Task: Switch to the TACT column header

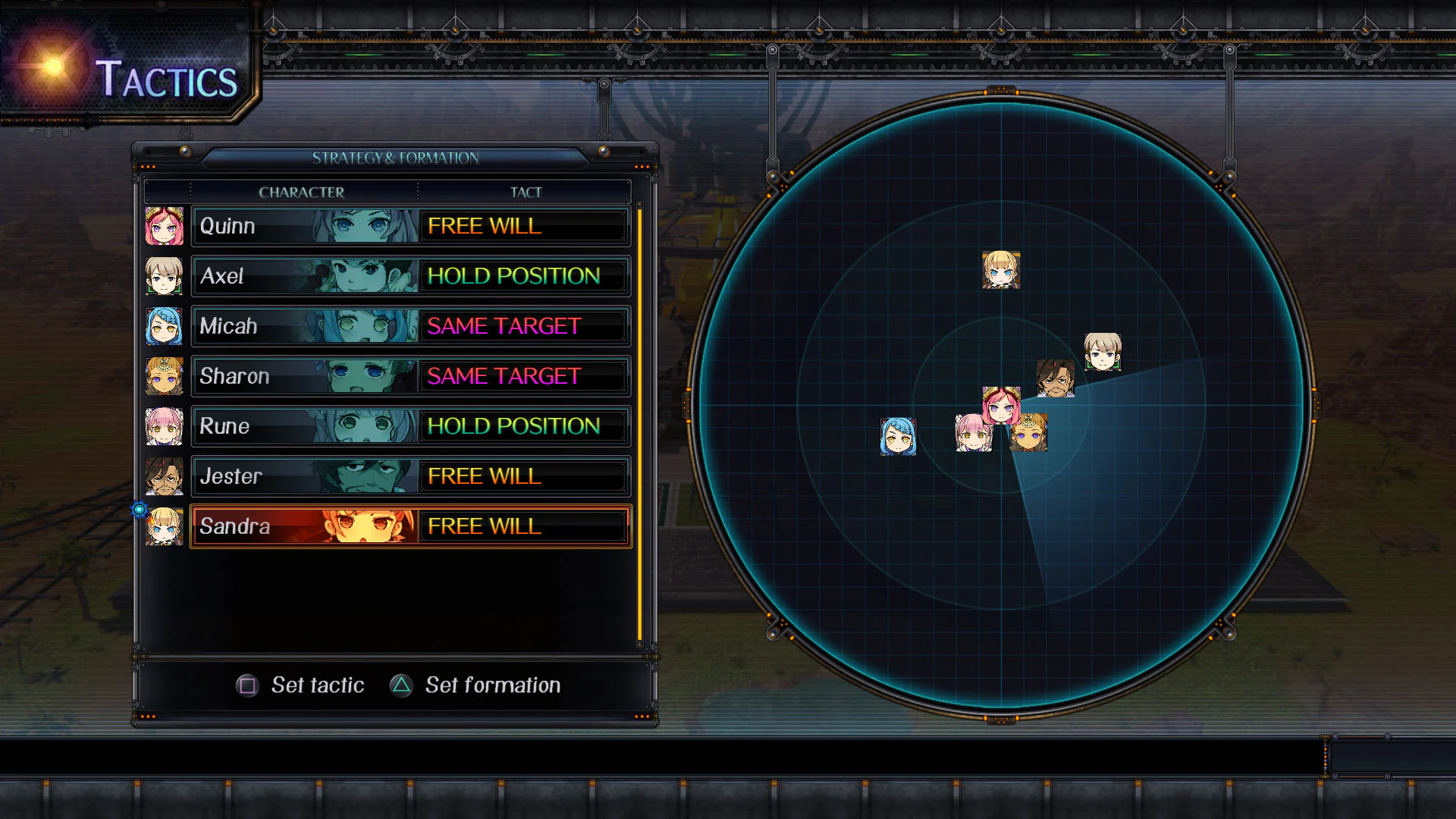Action: click(x=525, y=192)
